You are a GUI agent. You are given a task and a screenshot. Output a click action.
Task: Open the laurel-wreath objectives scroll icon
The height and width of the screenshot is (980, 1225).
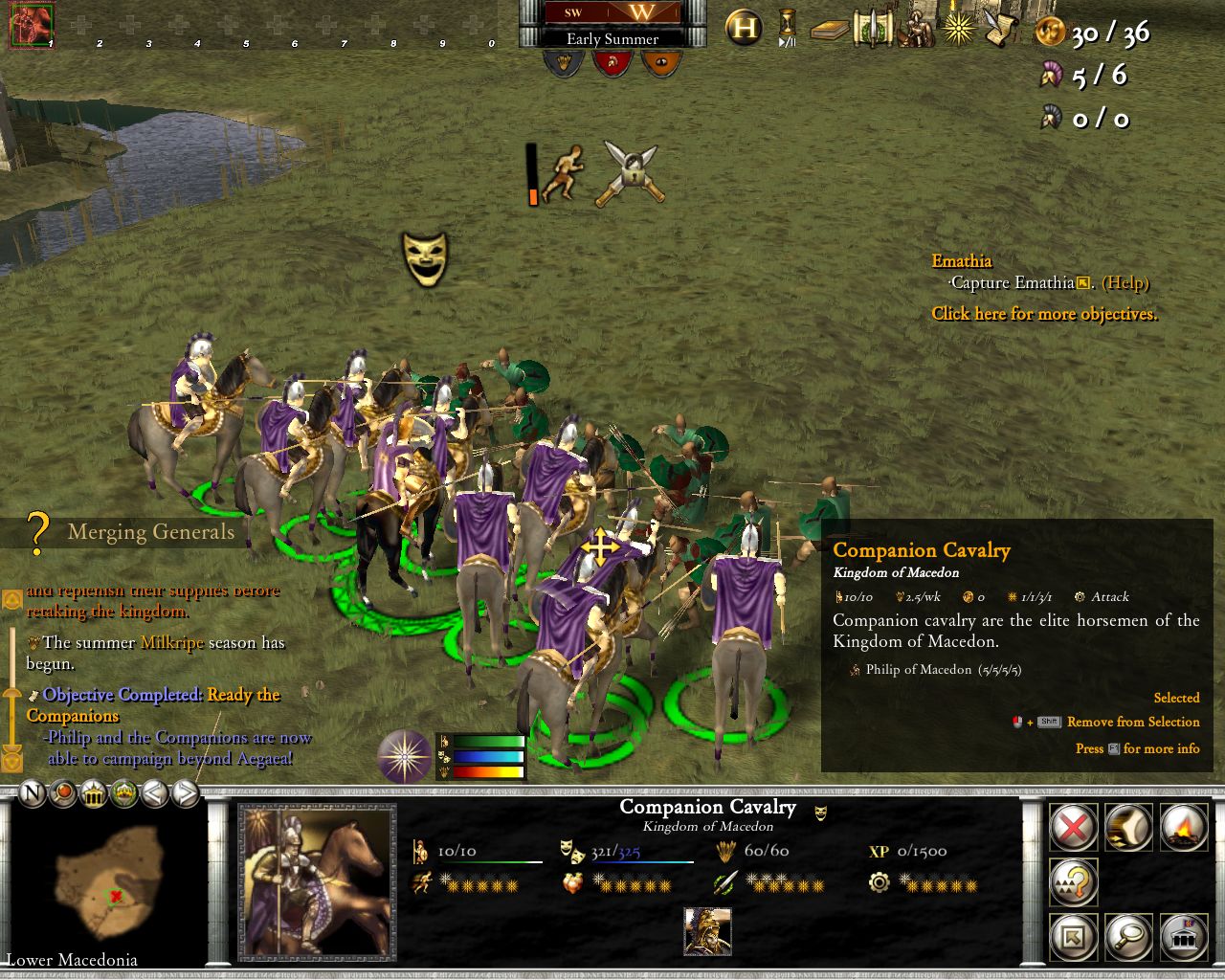click(871, 28)
